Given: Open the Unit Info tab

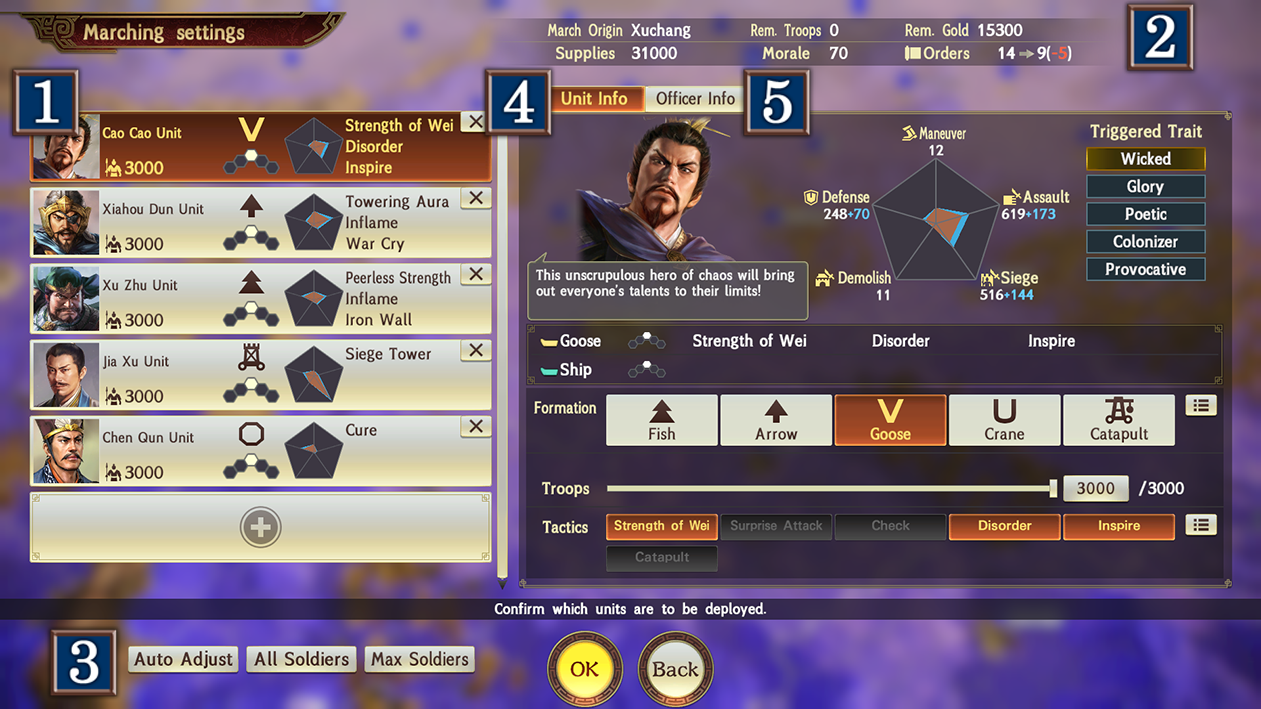Looking at the screenshot, I should coord(594,98).
